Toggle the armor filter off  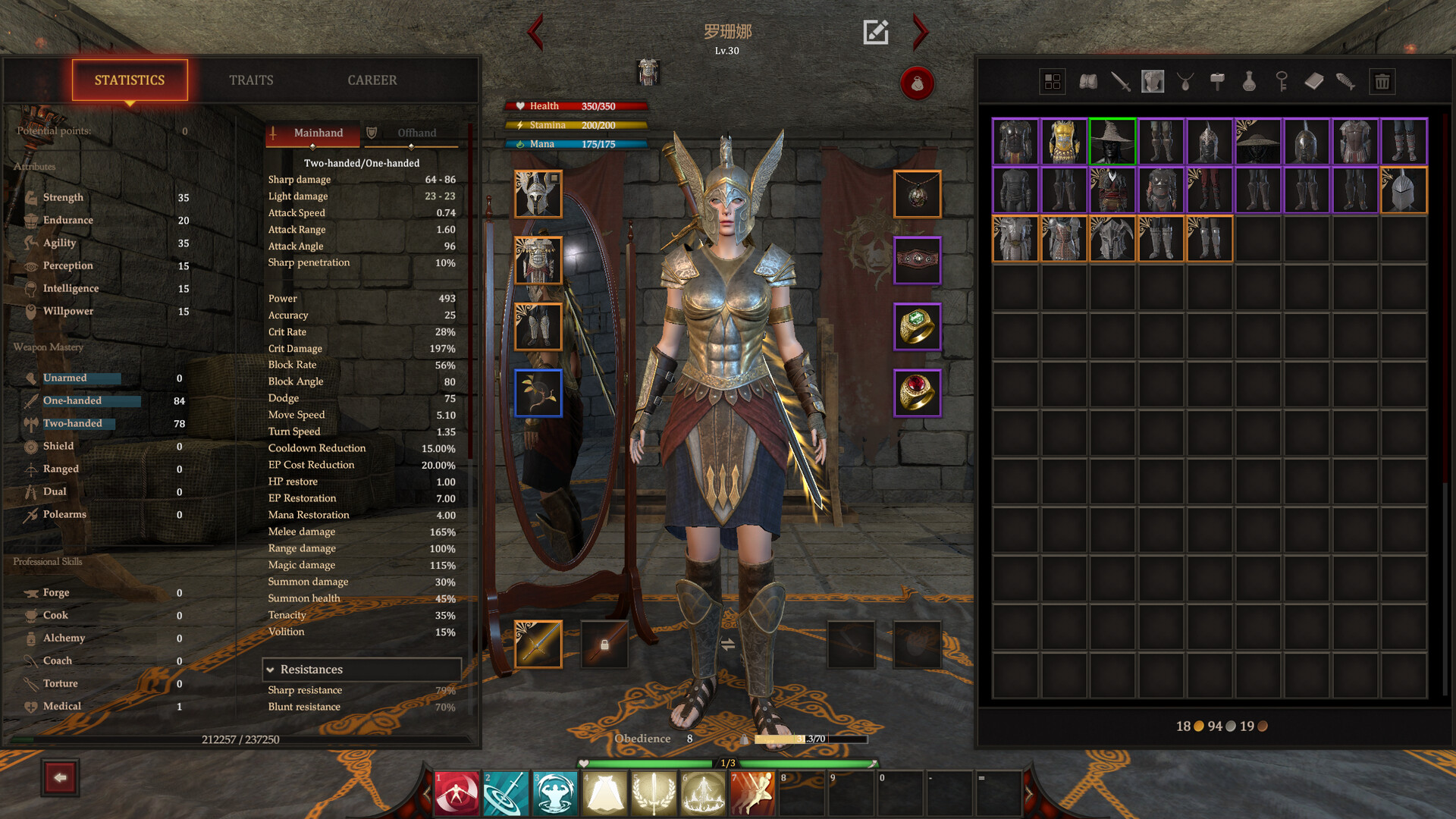(1152, 81)
